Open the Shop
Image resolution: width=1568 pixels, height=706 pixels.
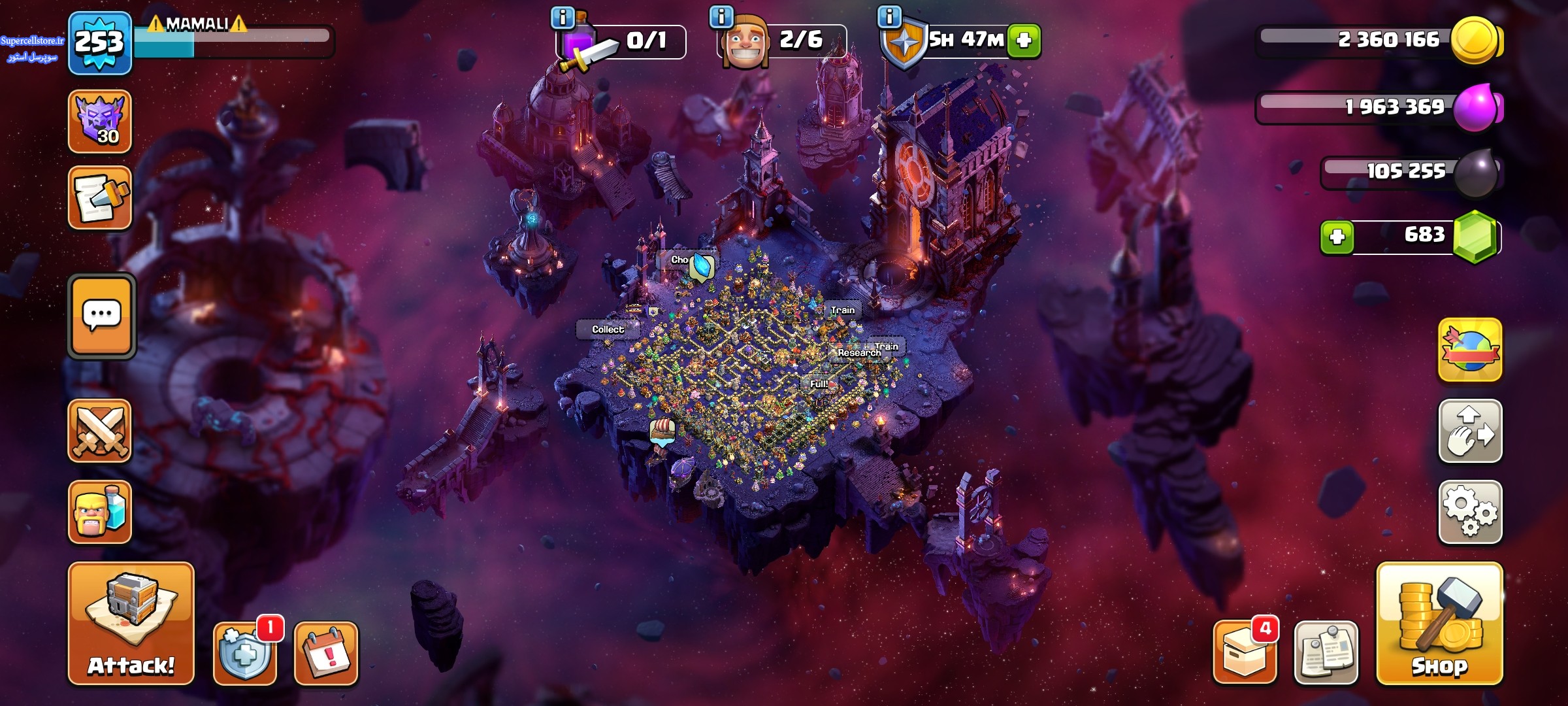pos(1439,623)
